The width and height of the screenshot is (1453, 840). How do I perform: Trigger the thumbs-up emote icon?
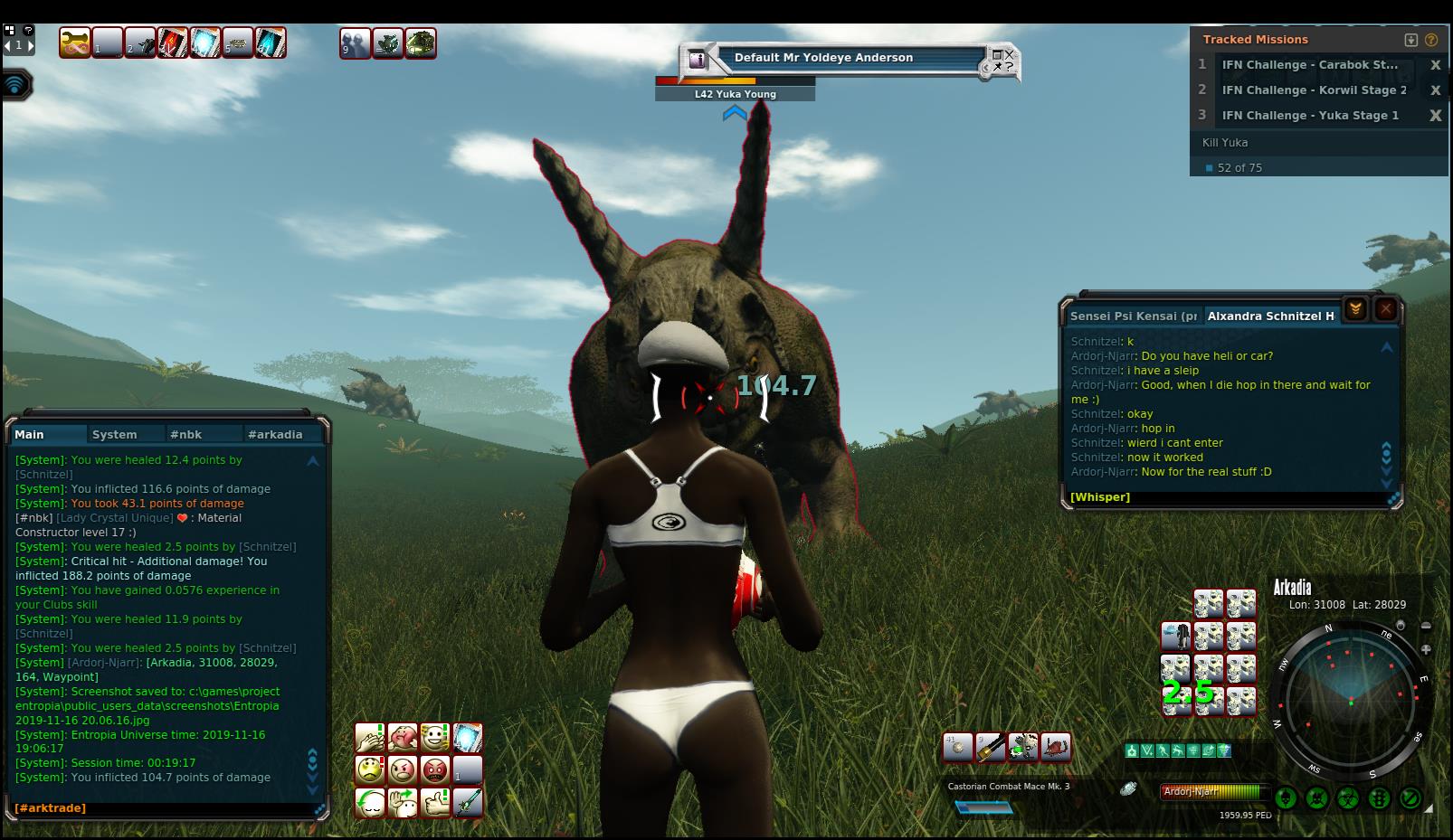435,802
